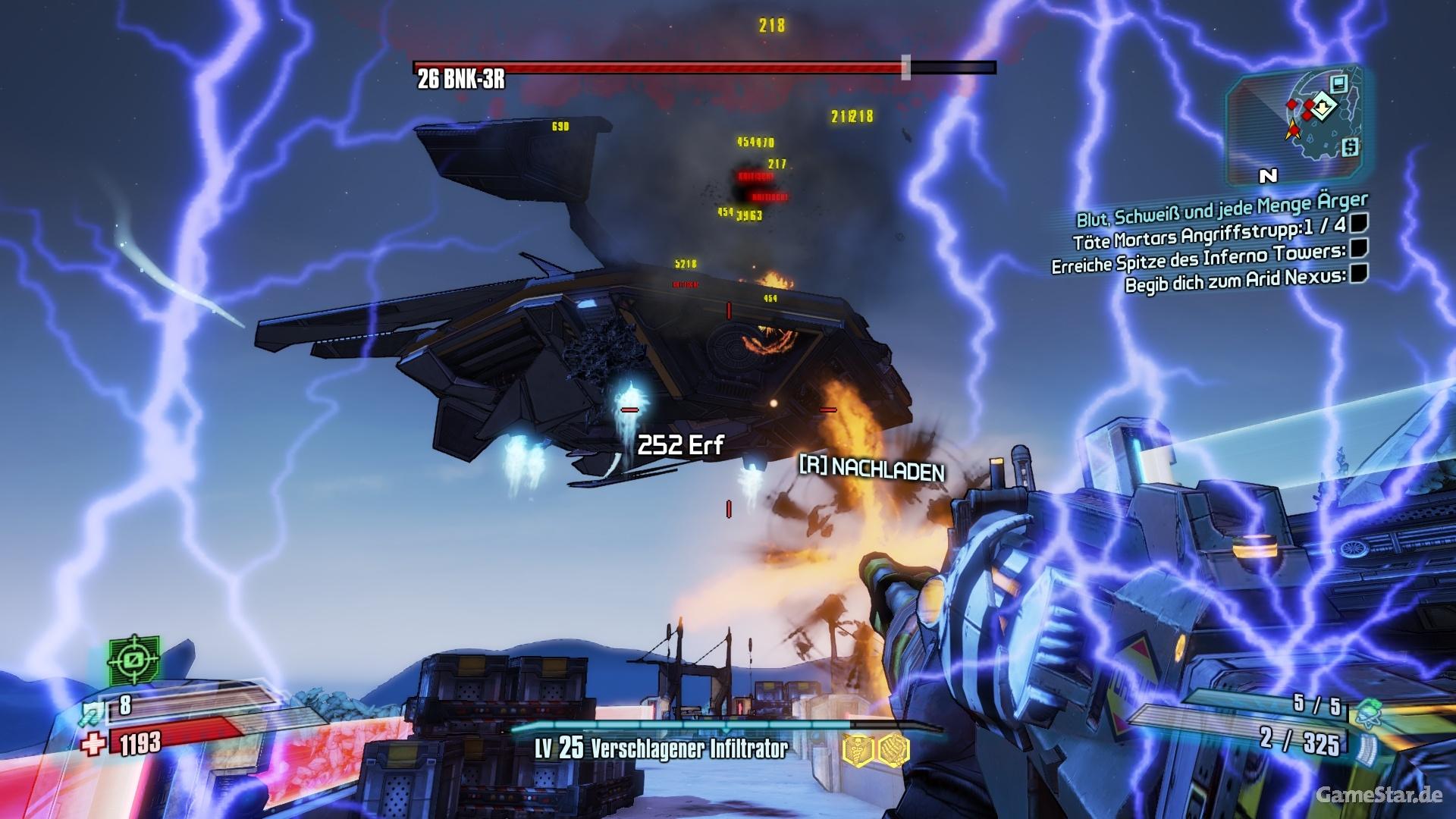
Task: Click the ammo vendor icon on the minimap
Action: pyautogui.click(x=1339, y=84)
